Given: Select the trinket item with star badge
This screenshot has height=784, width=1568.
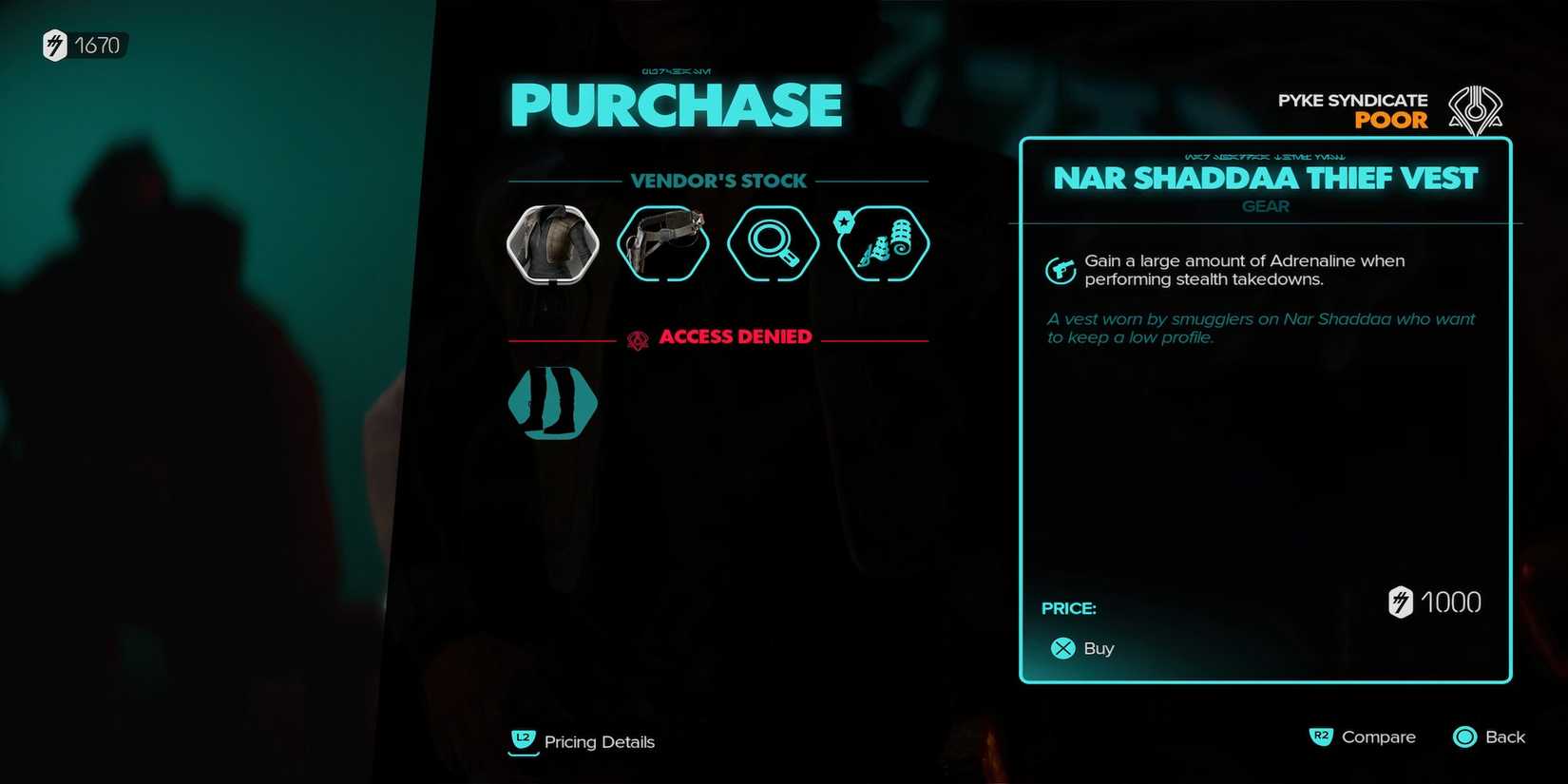Looking at the screenshot, I should point(882,243).
